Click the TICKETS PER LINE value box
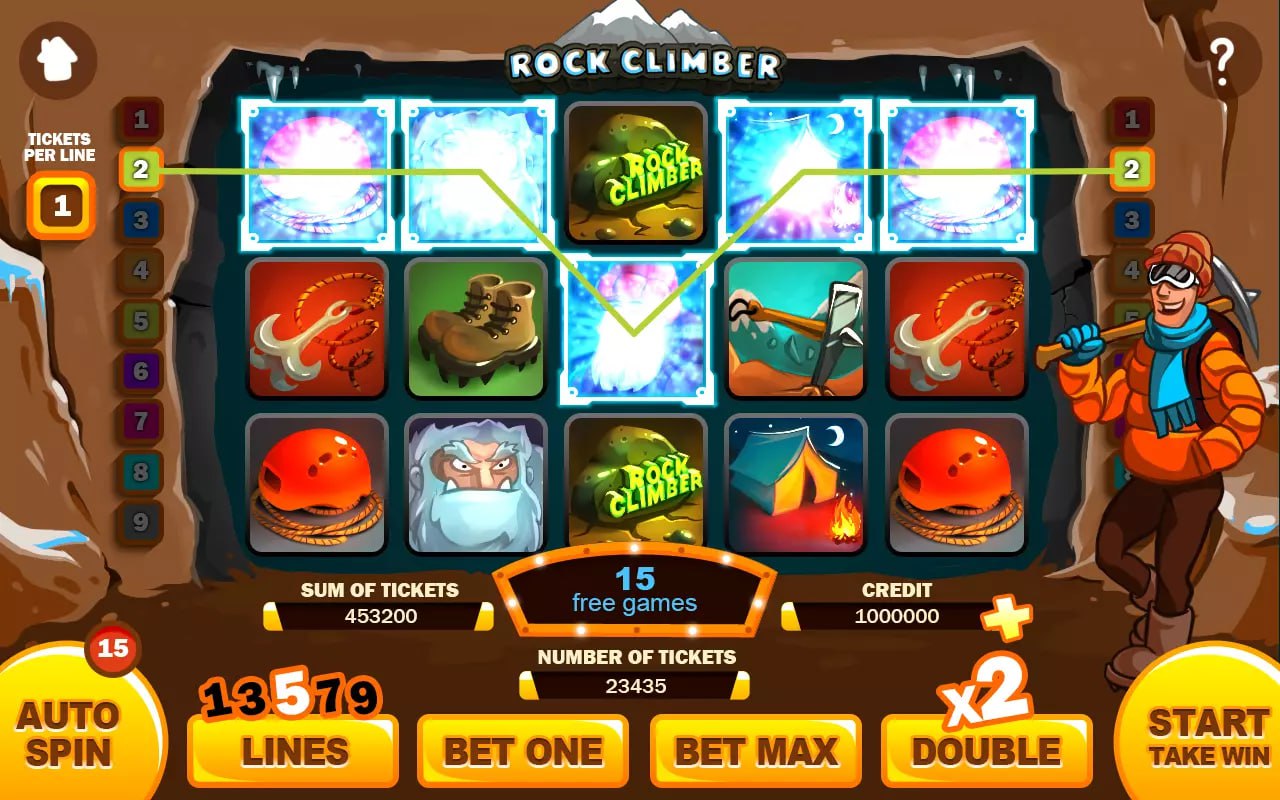Viewport: 1280px width, 800px height. pos(60,205)
